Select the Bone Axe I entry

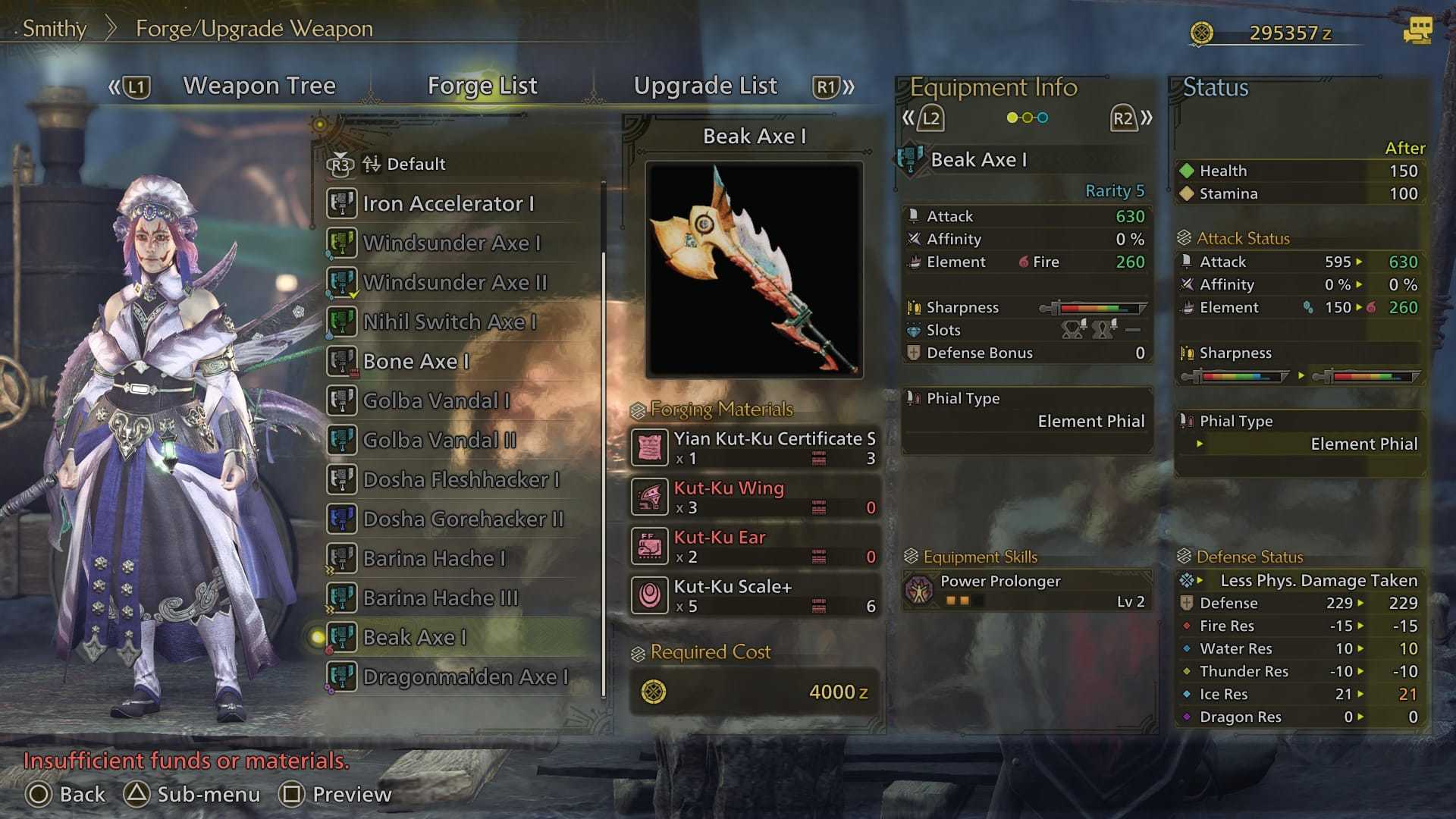[x=415, y=361]
